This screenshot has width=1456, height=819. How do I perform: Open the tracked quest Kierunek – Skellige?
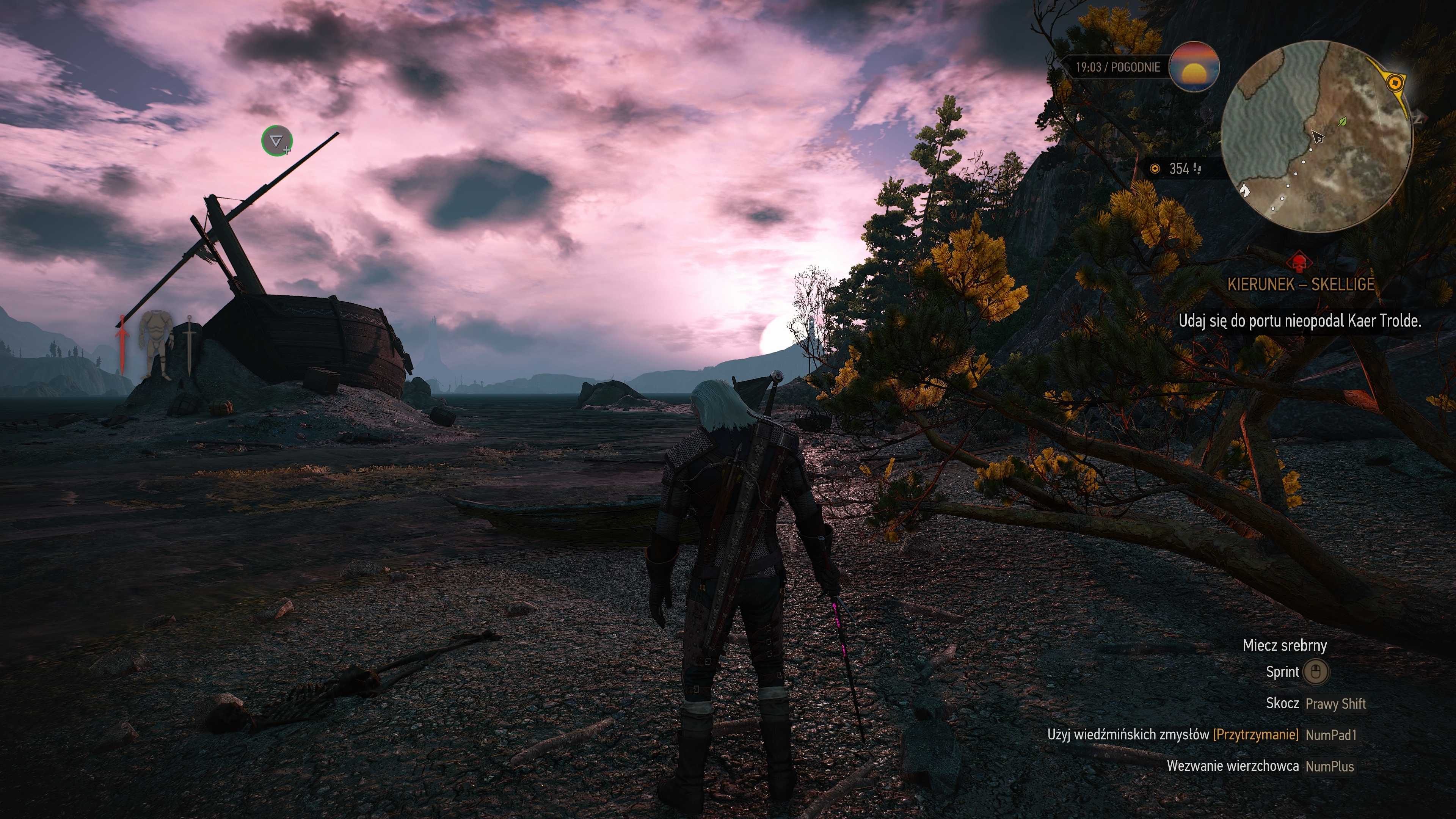1301,284
